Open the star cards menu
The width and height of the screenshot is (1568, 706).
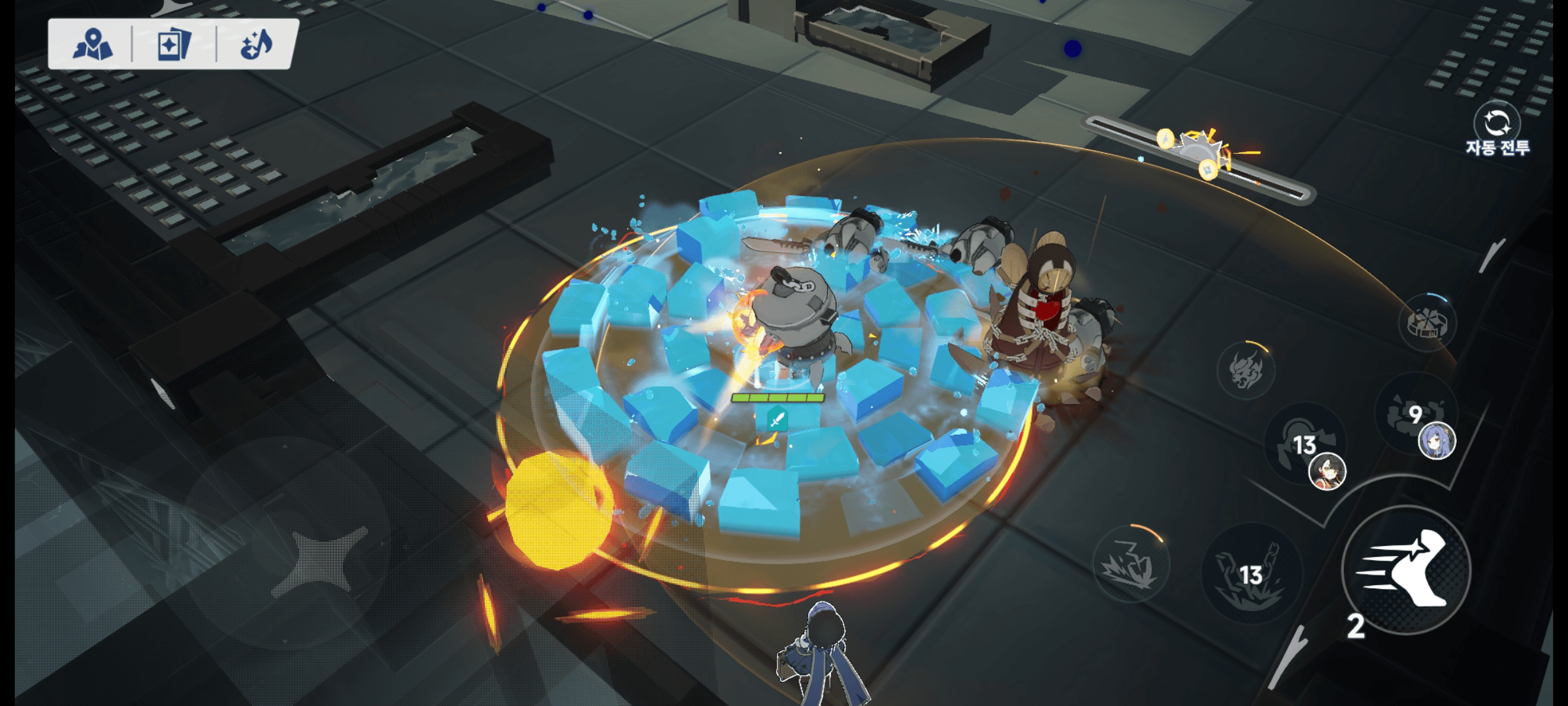[174, 45]
